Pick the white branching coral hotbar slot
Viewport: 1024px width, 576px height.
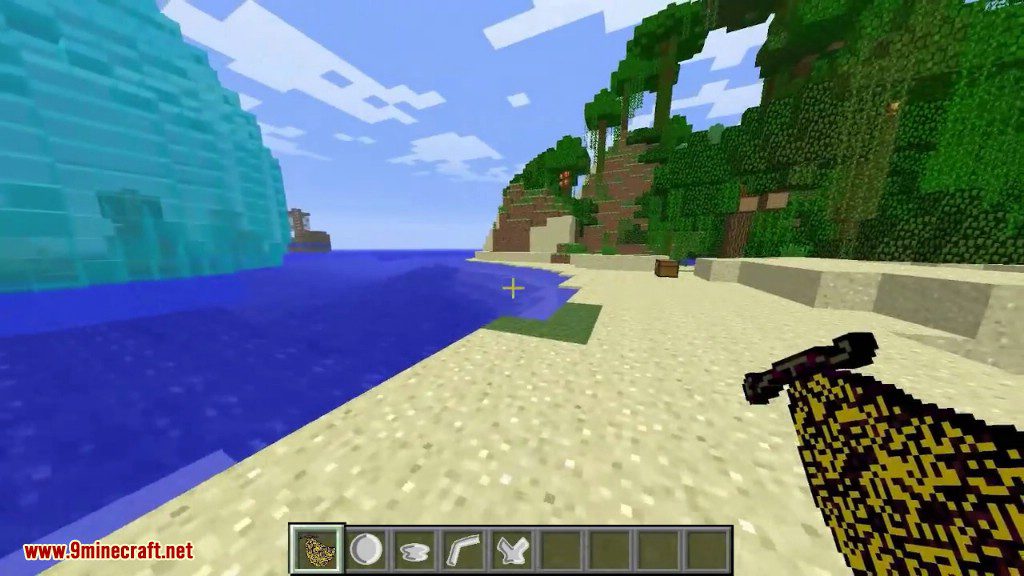click(x=510, y=549)
